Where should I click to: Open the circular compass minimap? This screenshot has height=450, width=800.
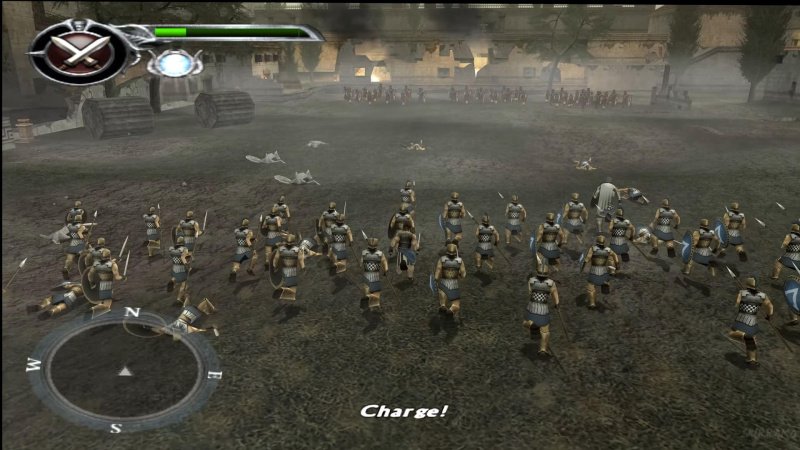coord(124,371)
